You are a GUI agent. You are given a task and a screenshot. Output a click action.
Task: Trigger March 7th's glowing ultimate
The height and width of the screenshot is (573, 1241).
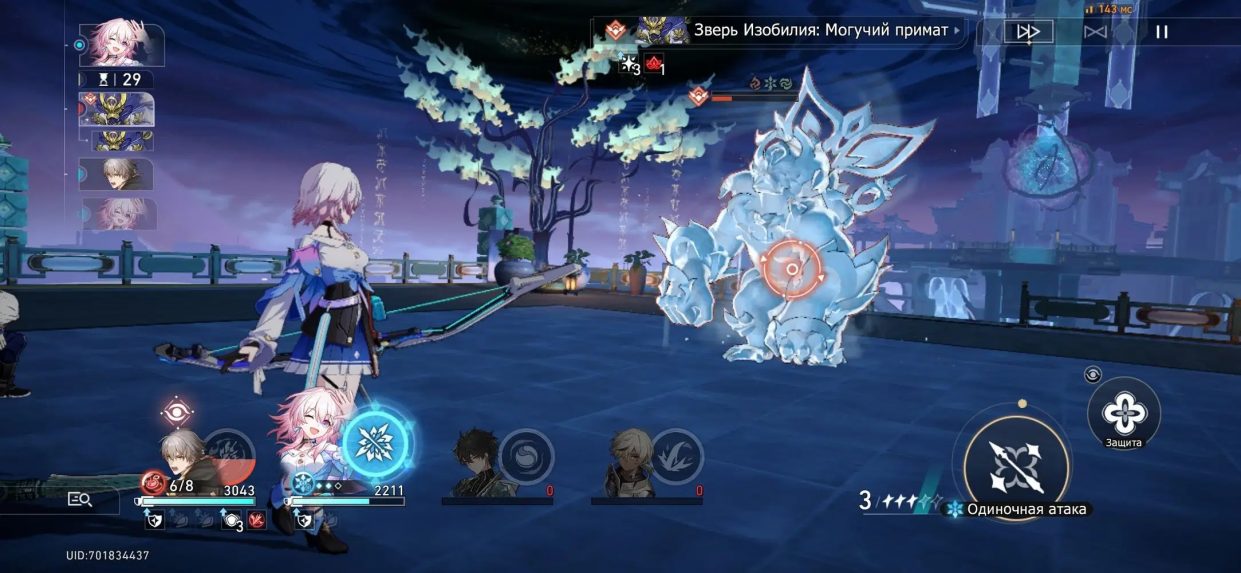376,443
